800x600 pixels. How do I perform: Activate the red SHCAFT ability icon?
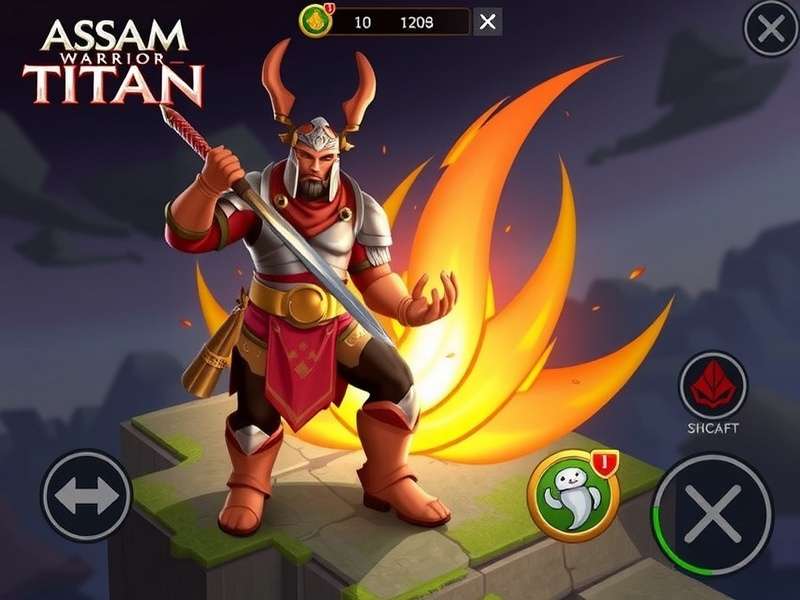tap(713, 385)
